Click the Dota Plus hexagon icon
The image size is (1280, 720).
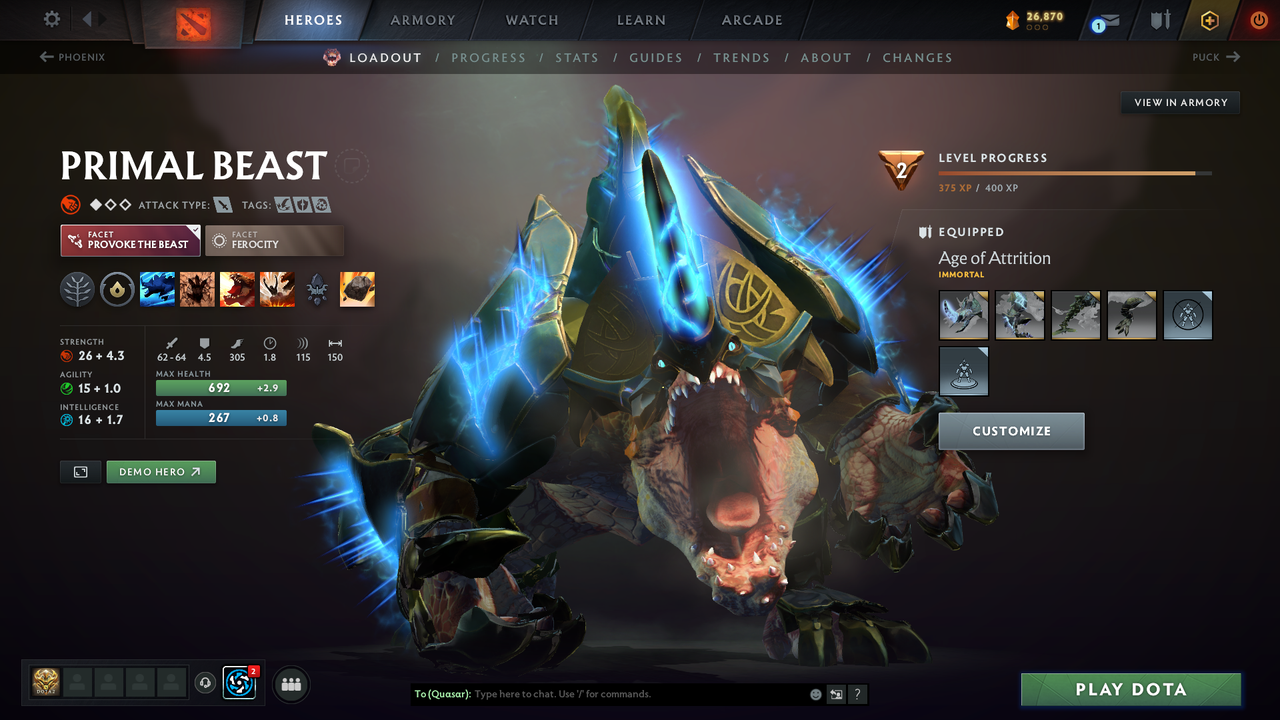click(1209, 19)
